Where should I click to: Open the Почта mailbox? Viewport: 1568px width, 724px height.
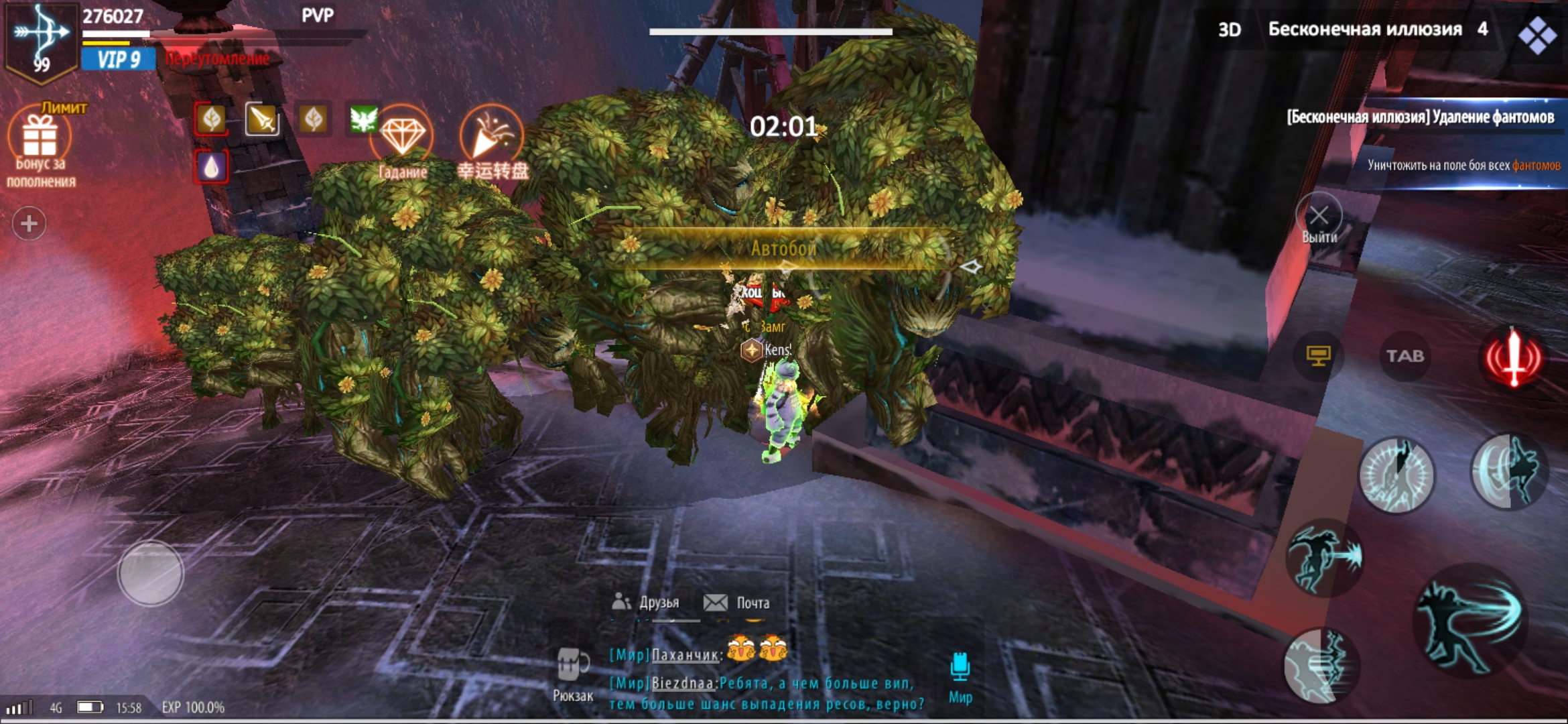coord(737,603)
